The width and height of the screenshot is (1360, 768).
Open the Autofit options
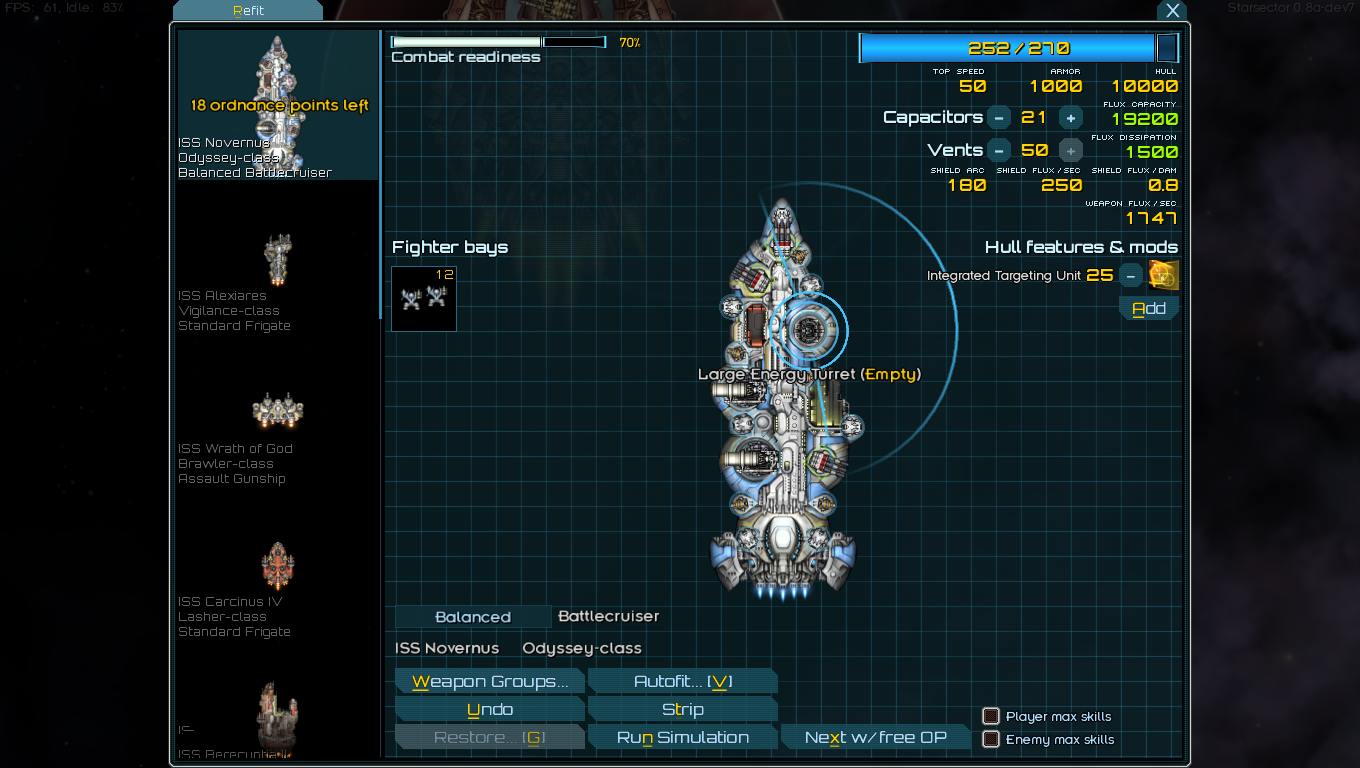pyautogui.click(x=682, y=682)
